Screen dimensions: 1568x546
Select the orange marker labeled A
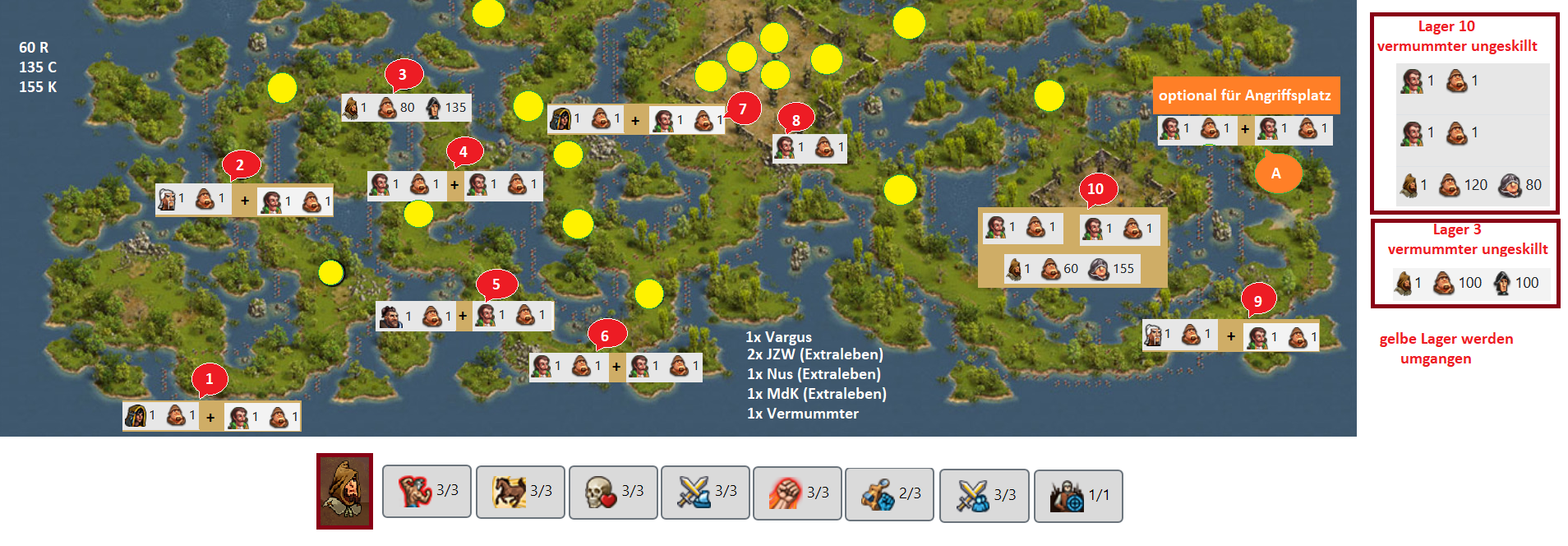1276,174
